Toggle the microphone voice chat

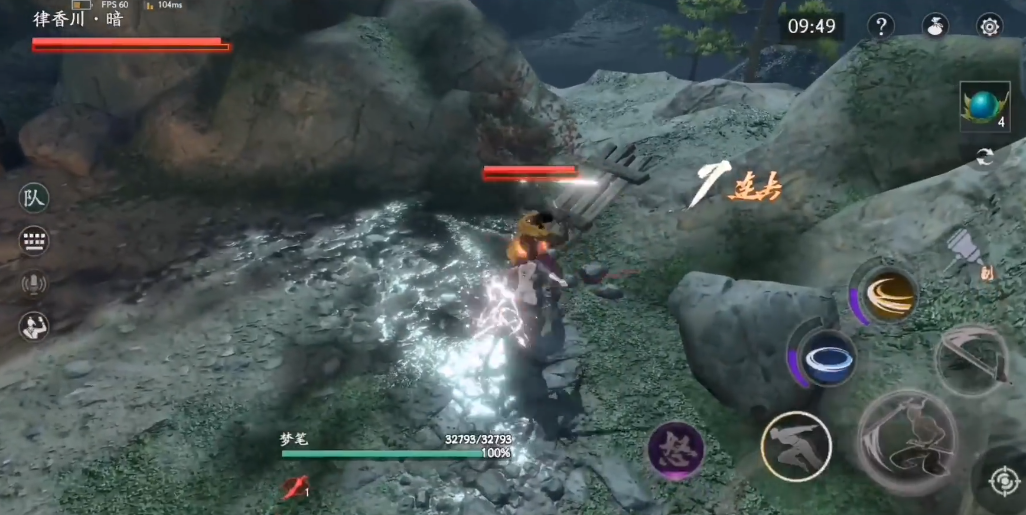[x=34, y=284]
